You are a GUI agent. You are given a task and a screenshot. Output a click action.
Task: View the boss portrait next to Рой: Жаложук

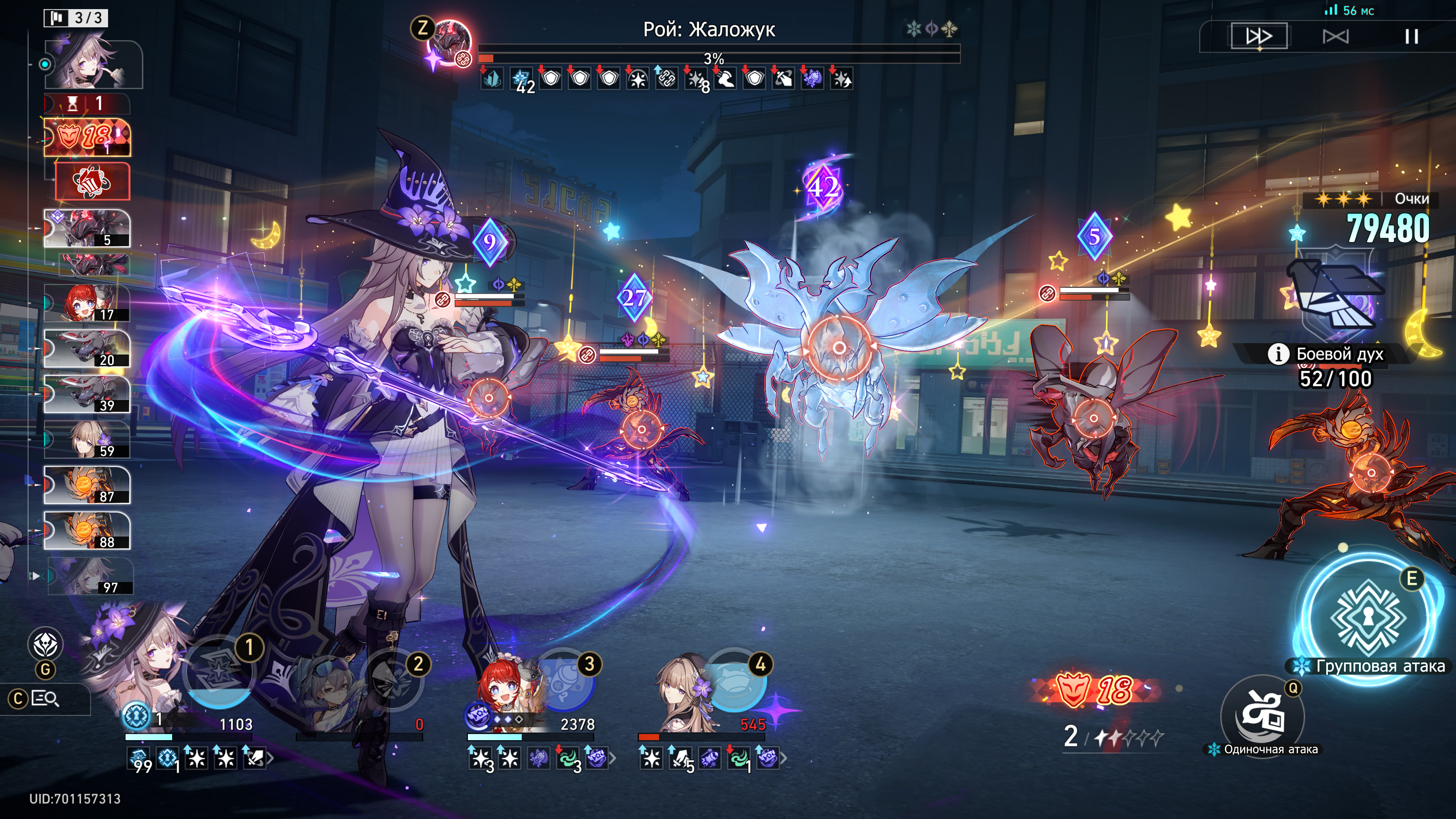[450, 42]
